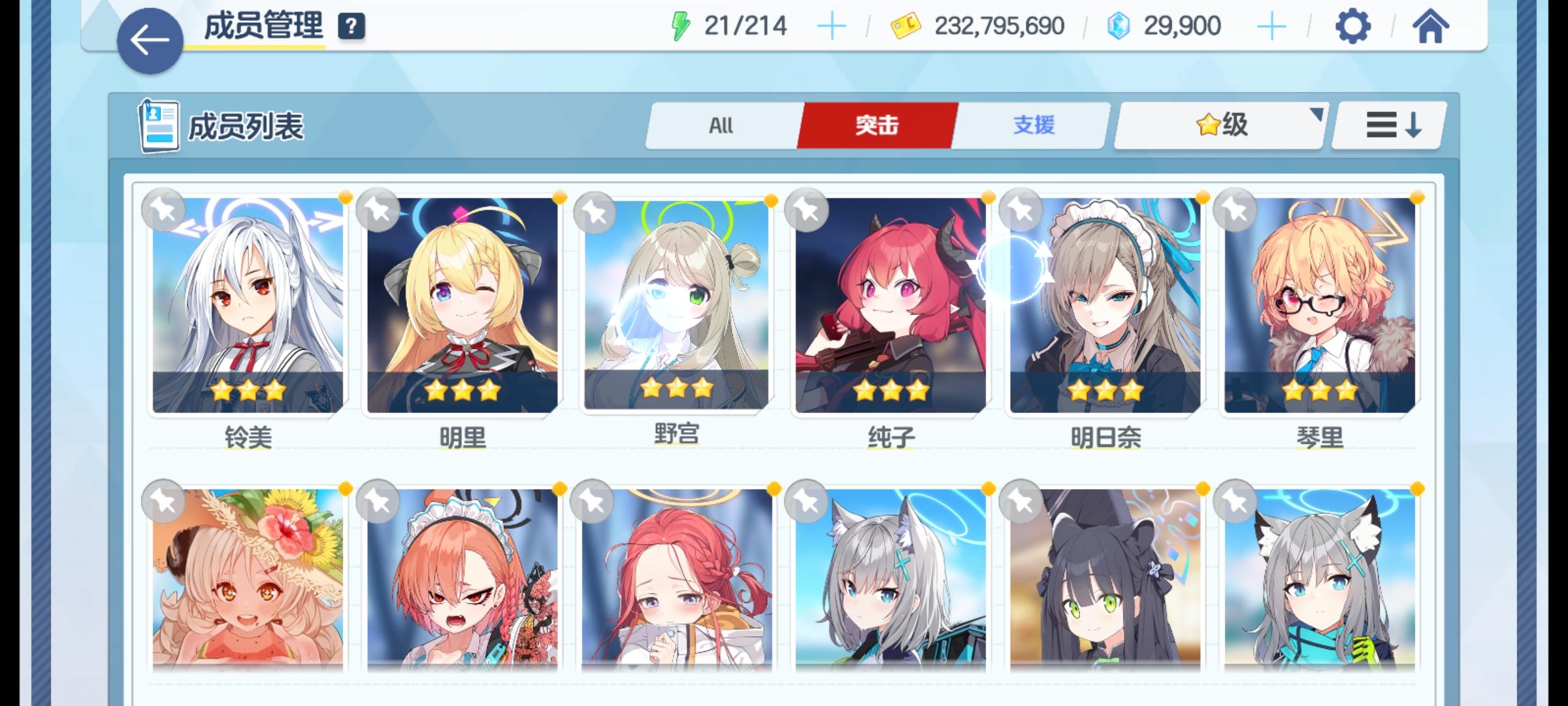Click the plus button to buy AP
The height and width of the screenshot is (706, 1568).
pyautogui.click(x=830, y=25)
